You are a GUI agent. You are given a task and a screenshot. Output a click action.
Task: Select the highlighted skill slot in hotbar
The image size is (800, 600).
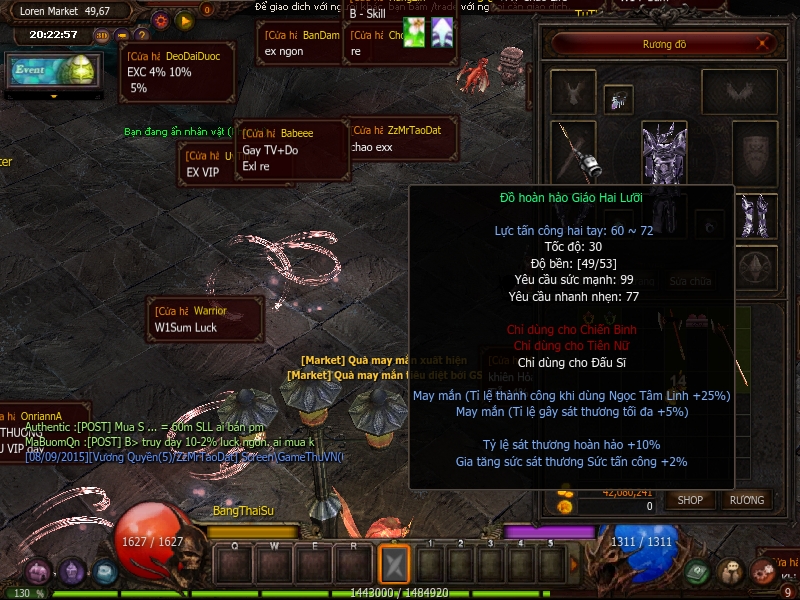pos(394,565)
